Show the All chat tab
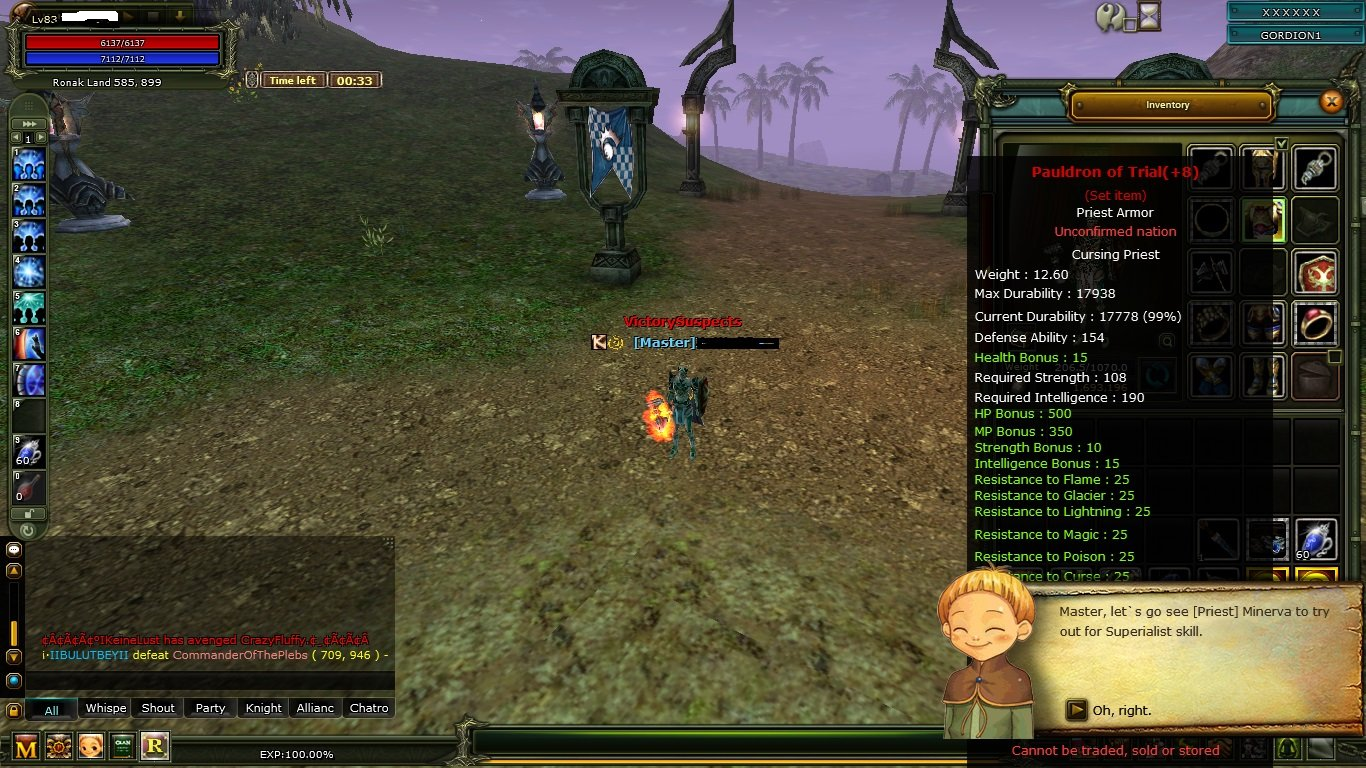The image size is (1366, 768). (x=51, y=709)
